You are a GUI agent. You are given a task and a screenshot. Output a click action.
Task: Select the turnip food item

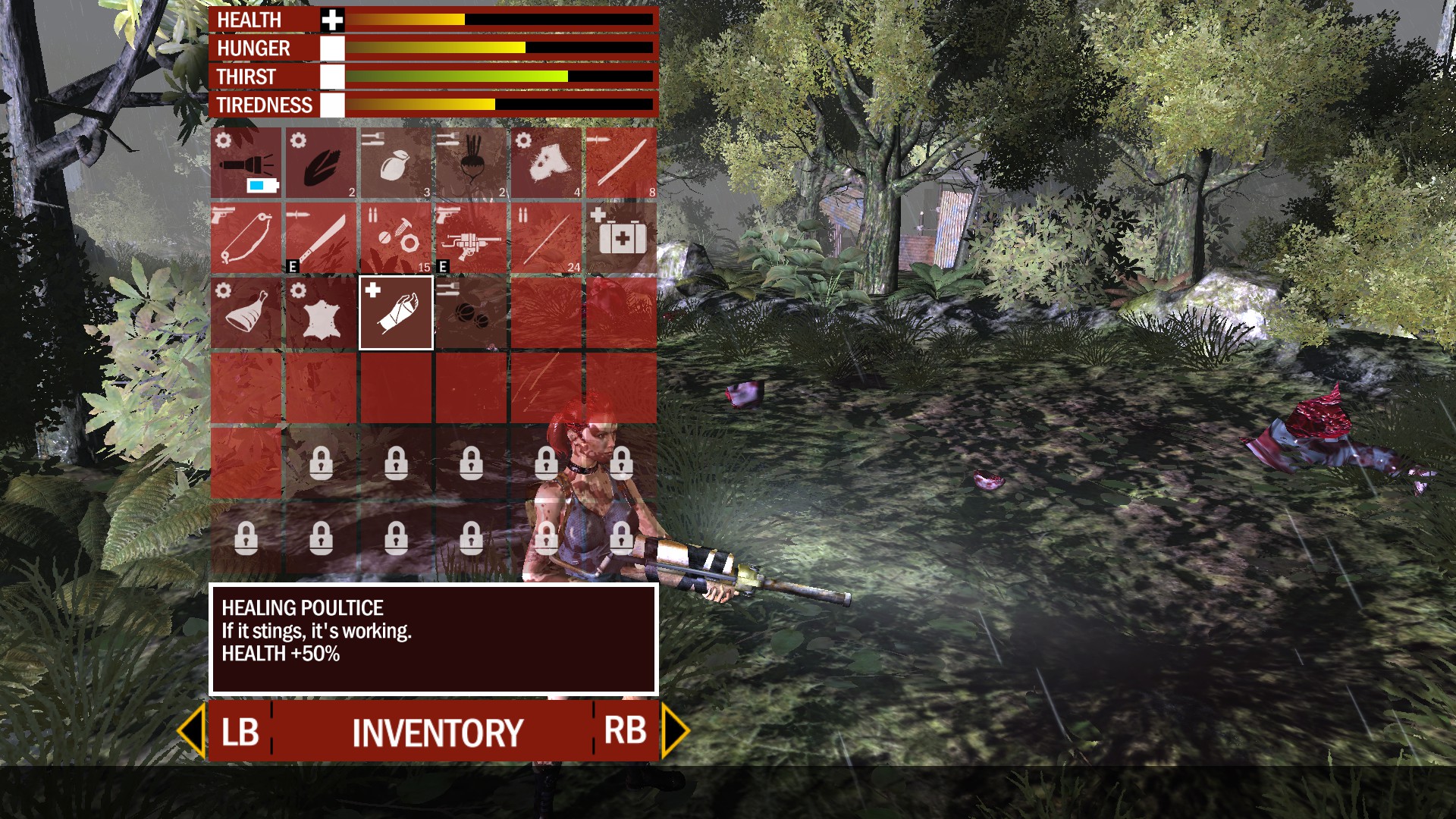[469, 162]
